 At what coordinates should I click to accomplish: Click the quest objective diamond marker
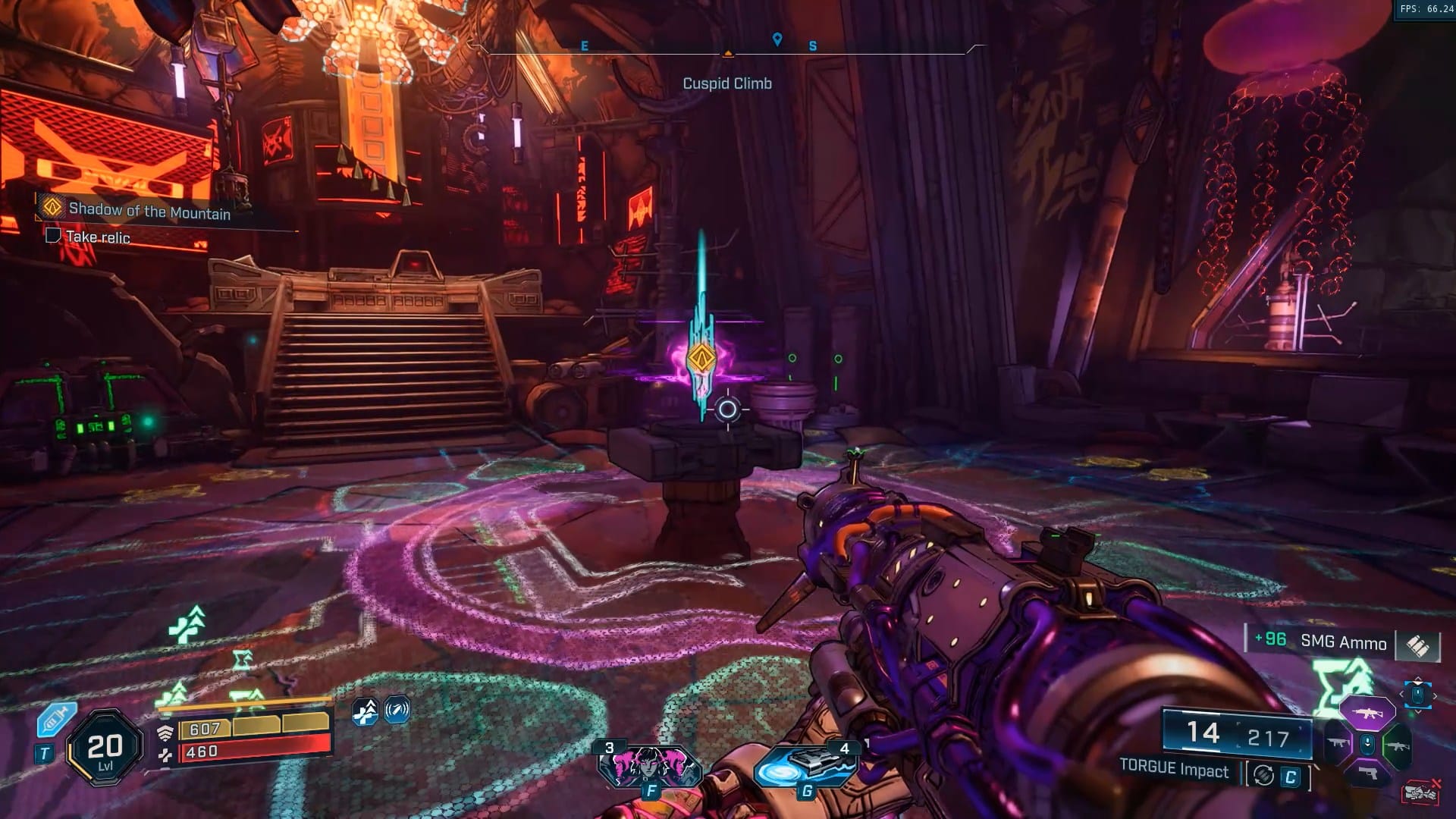tap(701, 356)
